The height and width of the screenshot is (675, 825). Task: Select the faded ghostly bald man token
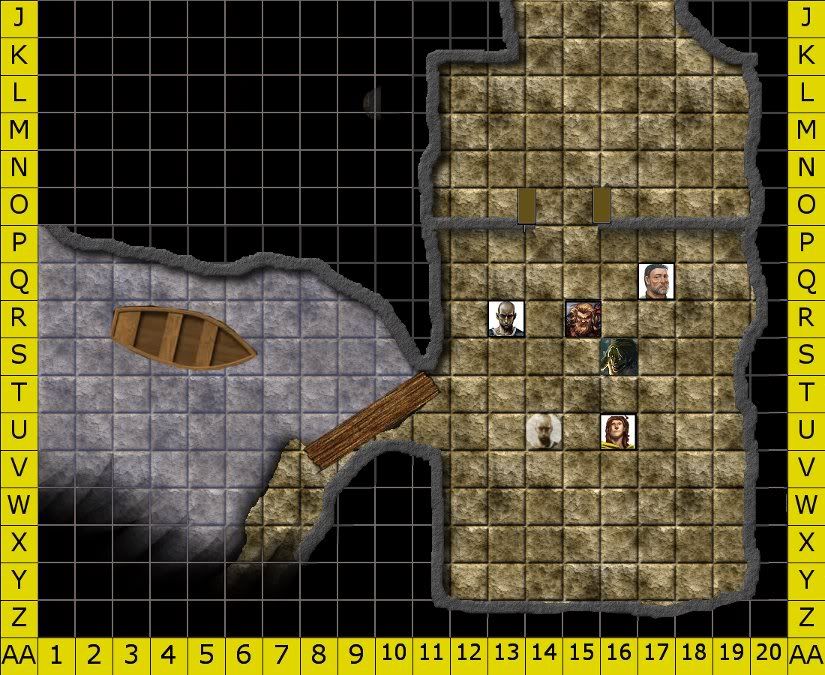543,431
